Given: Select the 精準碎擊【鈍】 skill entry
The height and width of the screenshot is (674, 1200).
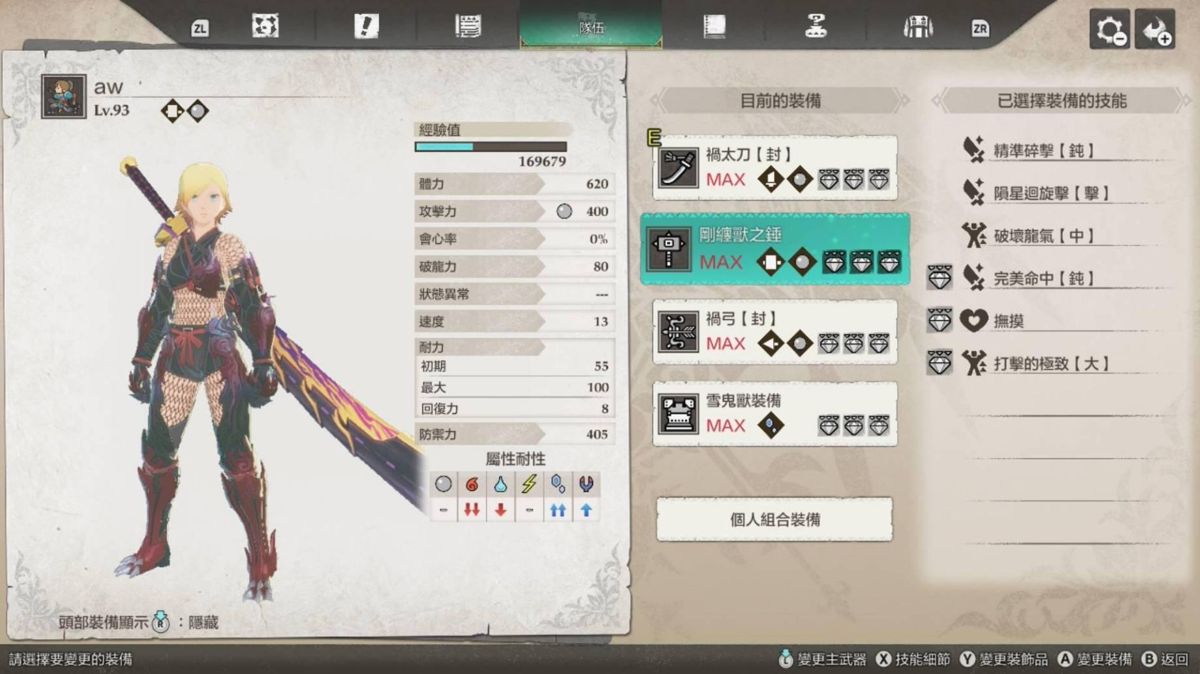Looking at the screenshot, I should tap(1040, 151).
